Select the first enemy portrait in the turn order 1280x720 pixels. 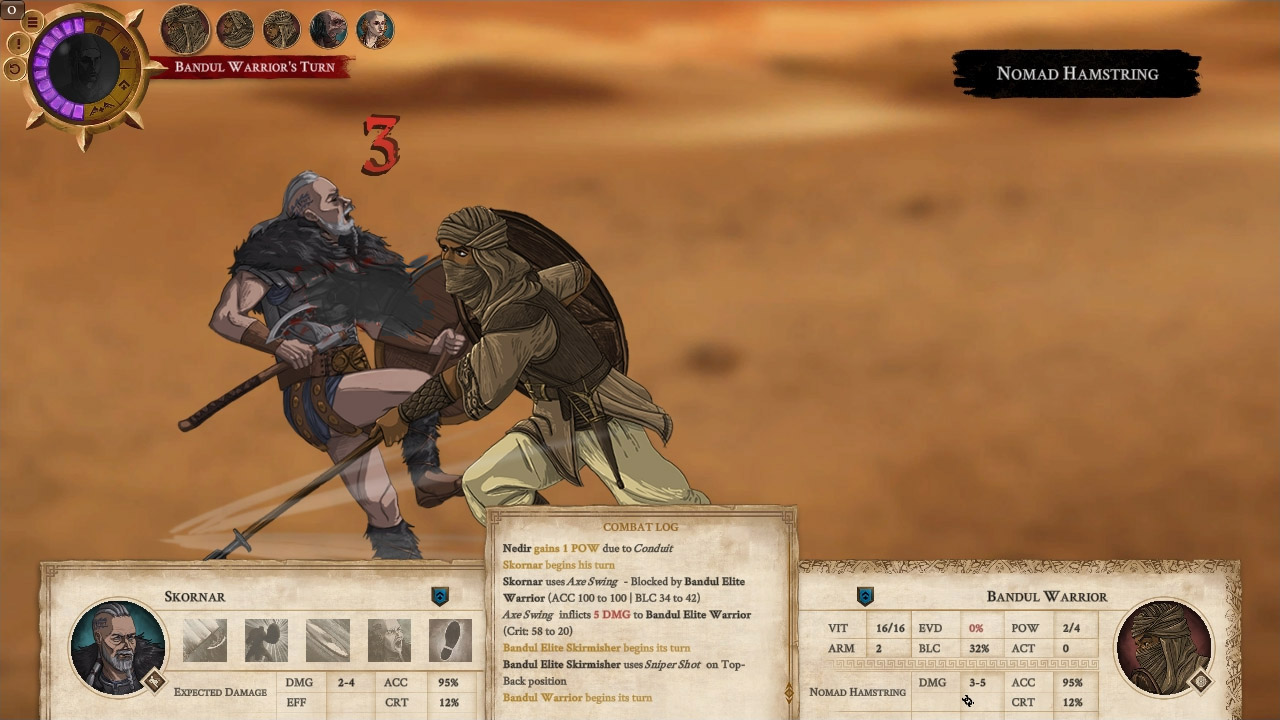coord(185,30)
